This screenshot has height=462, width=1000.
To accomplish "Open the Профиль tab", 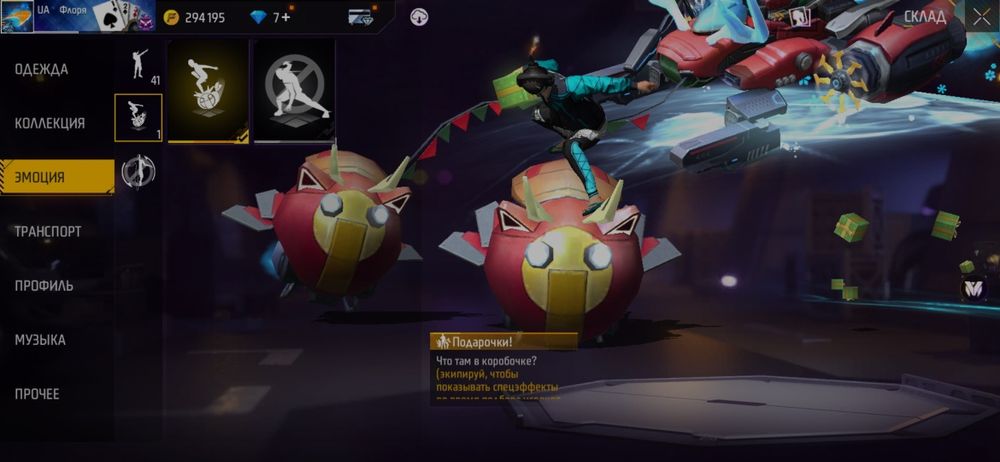I will [44, 285].
